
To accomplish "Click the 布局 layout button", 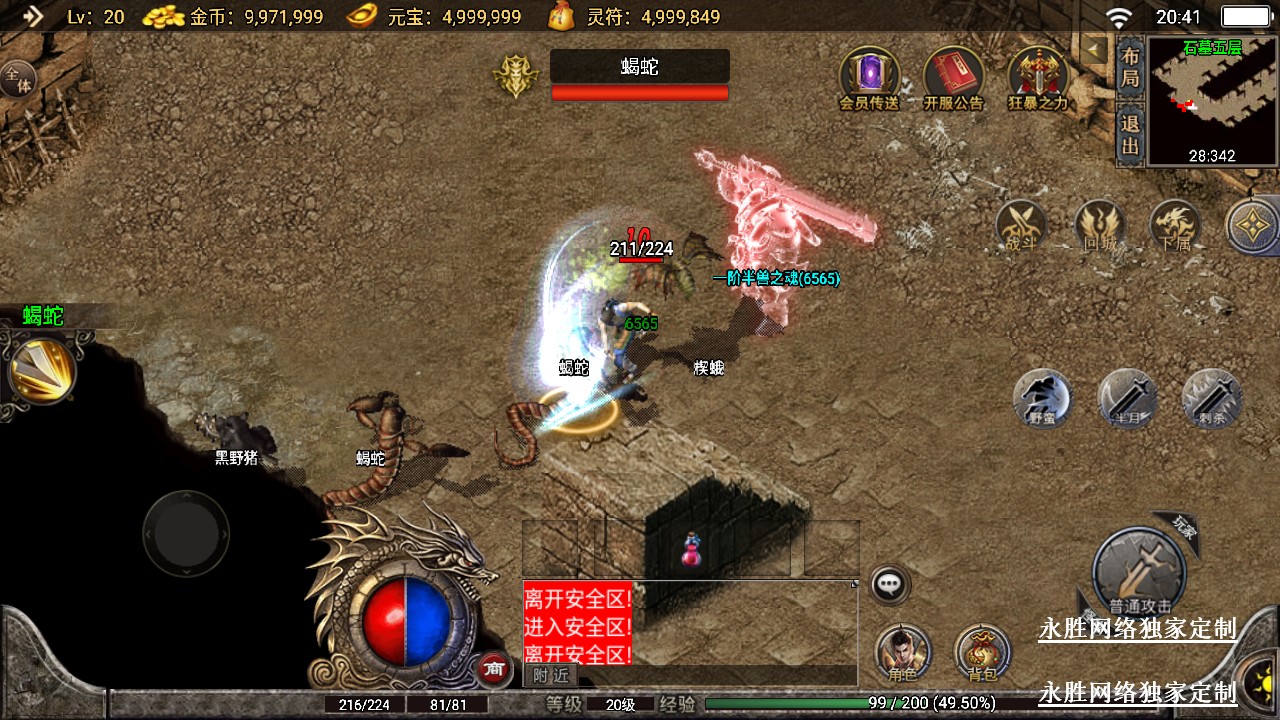I will 1130,66.
